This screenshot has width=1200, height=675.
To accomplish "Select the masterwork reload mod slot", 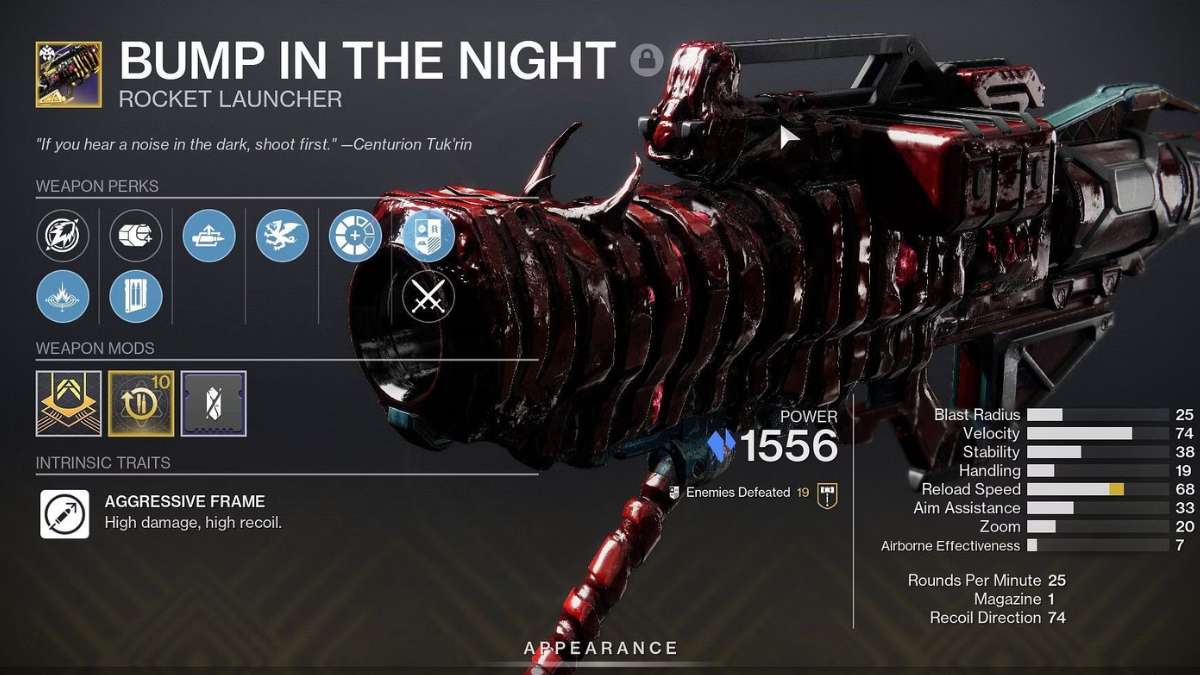I will pyautogui.click(x=141, y=403).
